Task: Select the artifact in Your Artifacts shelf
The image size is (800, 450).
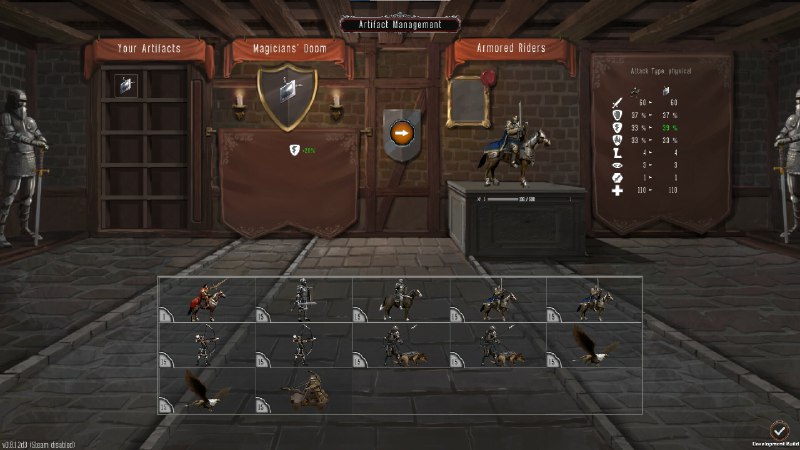Action: (126, 86)
